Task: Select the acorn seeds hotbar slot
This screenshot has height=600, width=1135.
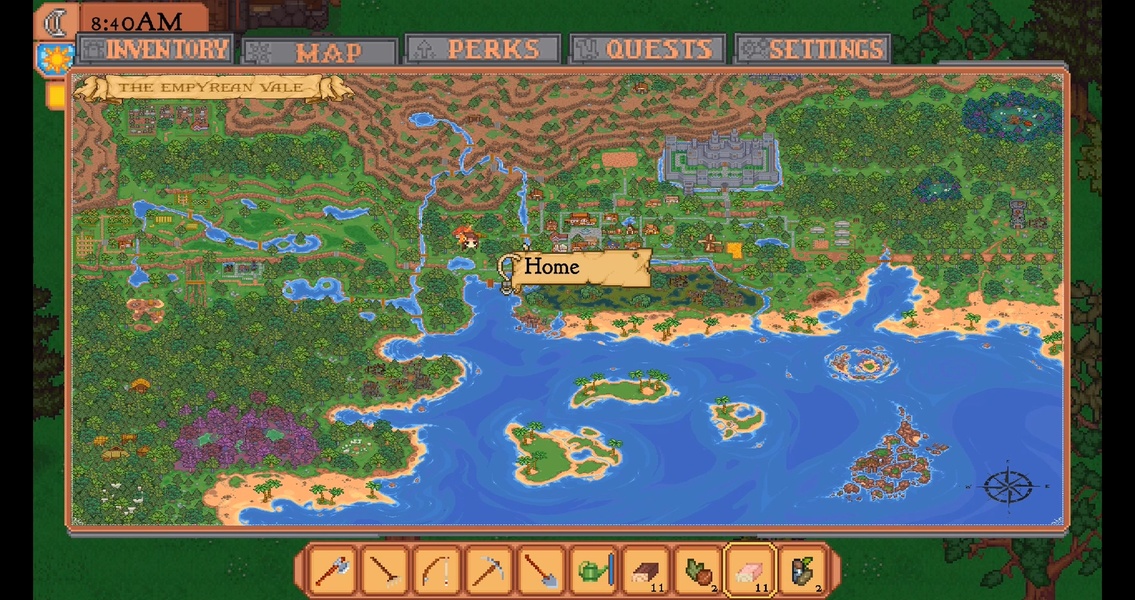Action: pyautogui.click(x=697, y=571)
